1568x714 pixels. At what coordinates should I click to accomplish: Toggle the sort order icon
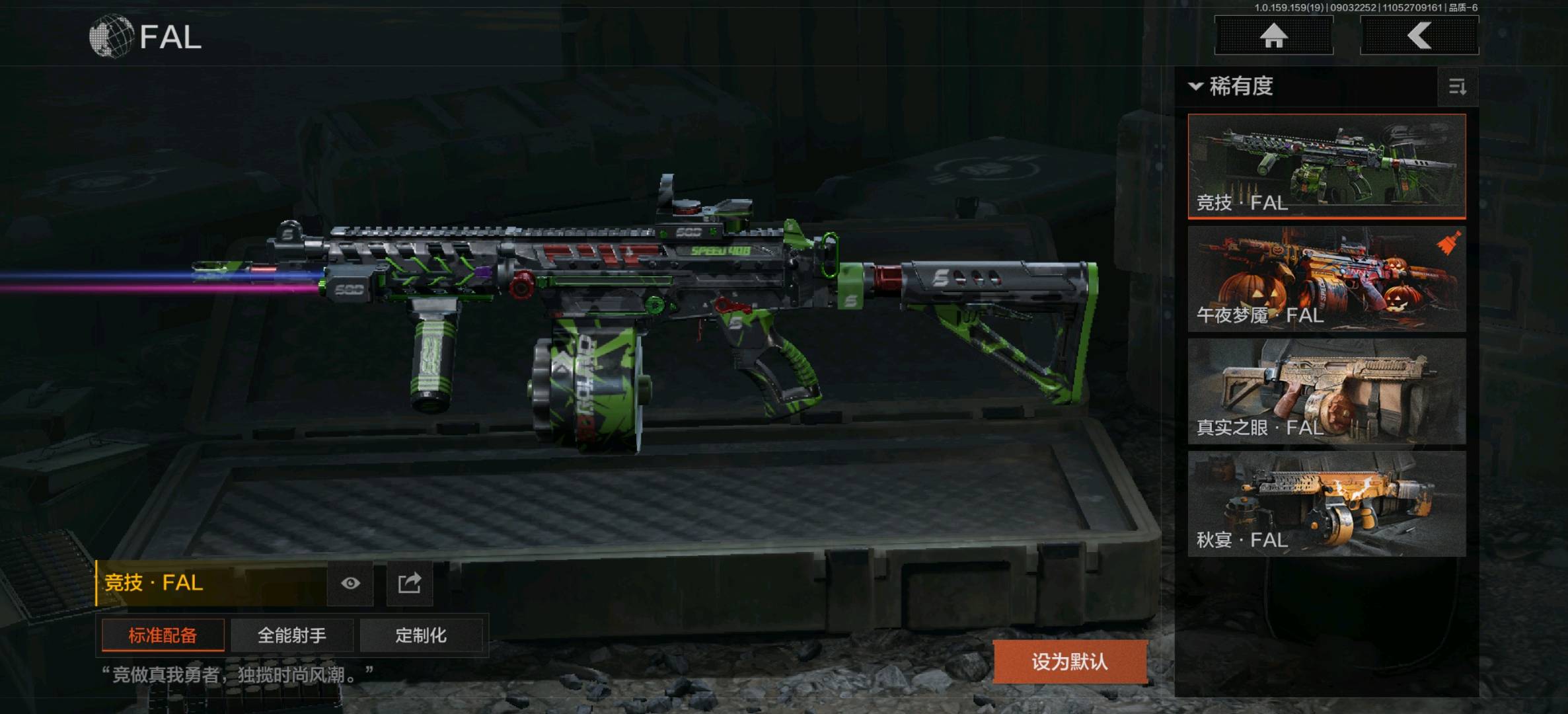[1457, 87]
